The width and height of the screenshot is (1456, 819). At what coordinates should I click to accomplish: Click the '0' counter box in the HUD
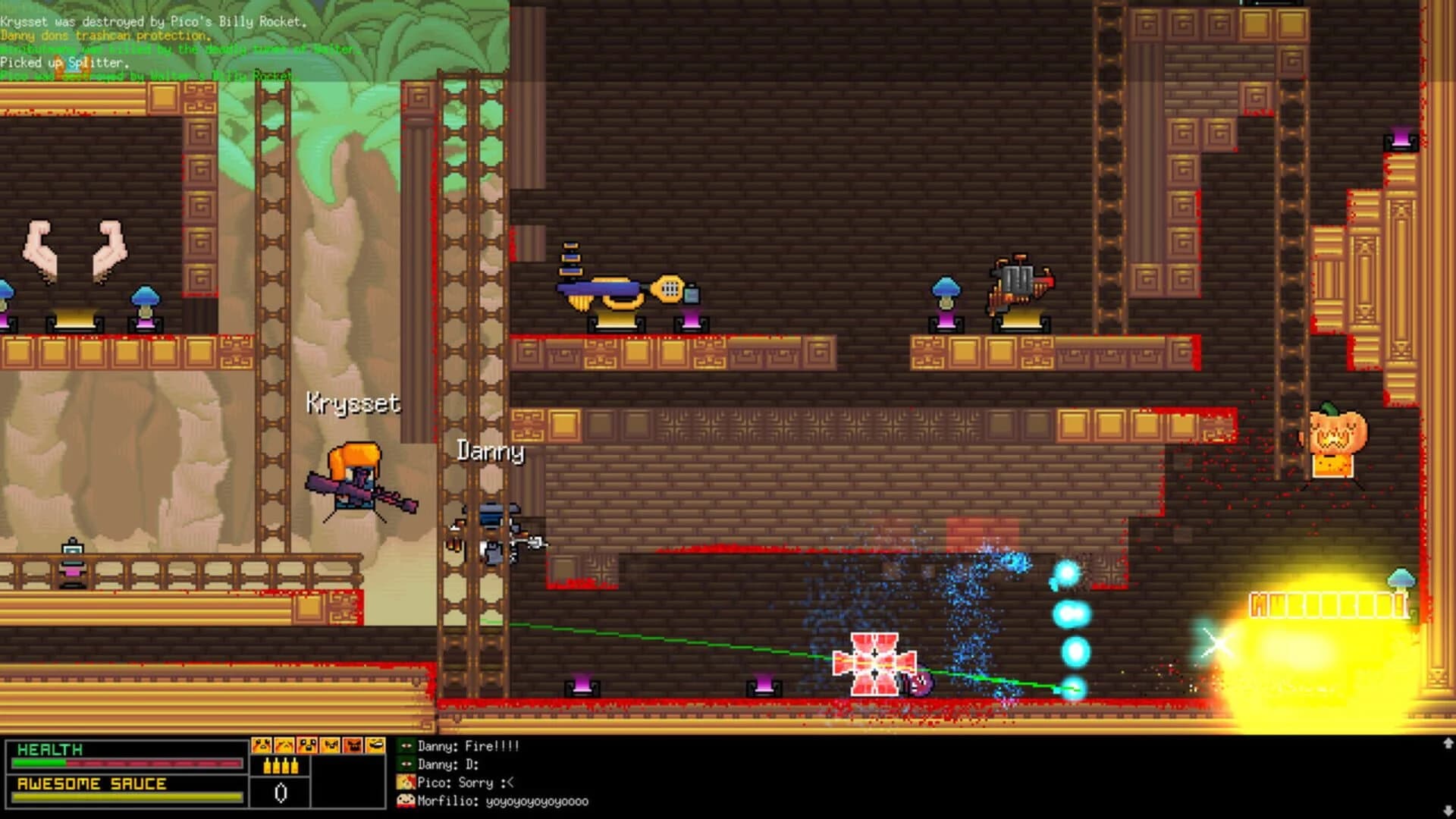click(279, 793)
